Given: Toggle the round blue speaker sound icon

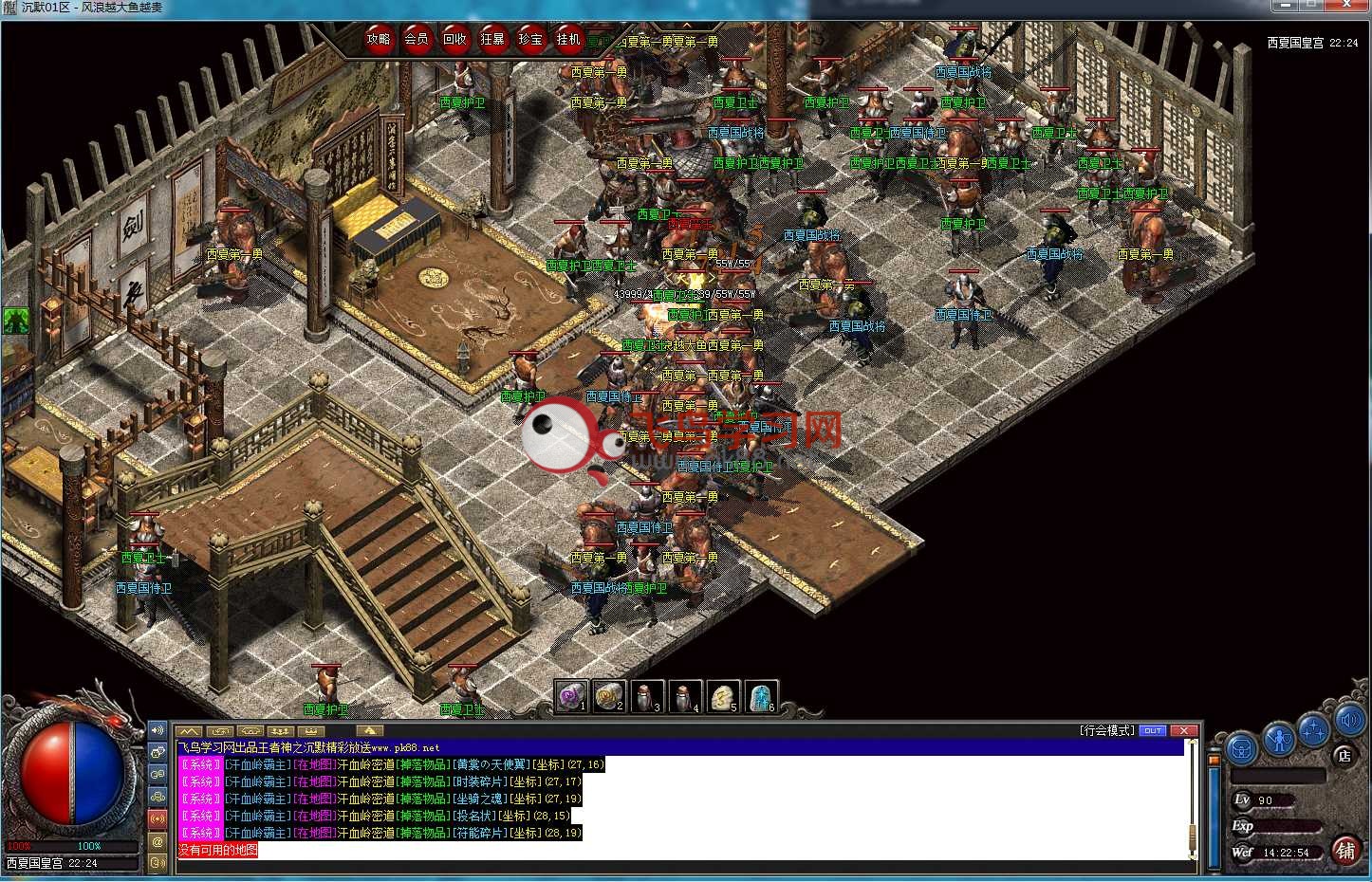Looking at the screenshot, I should coord(1349,721).
